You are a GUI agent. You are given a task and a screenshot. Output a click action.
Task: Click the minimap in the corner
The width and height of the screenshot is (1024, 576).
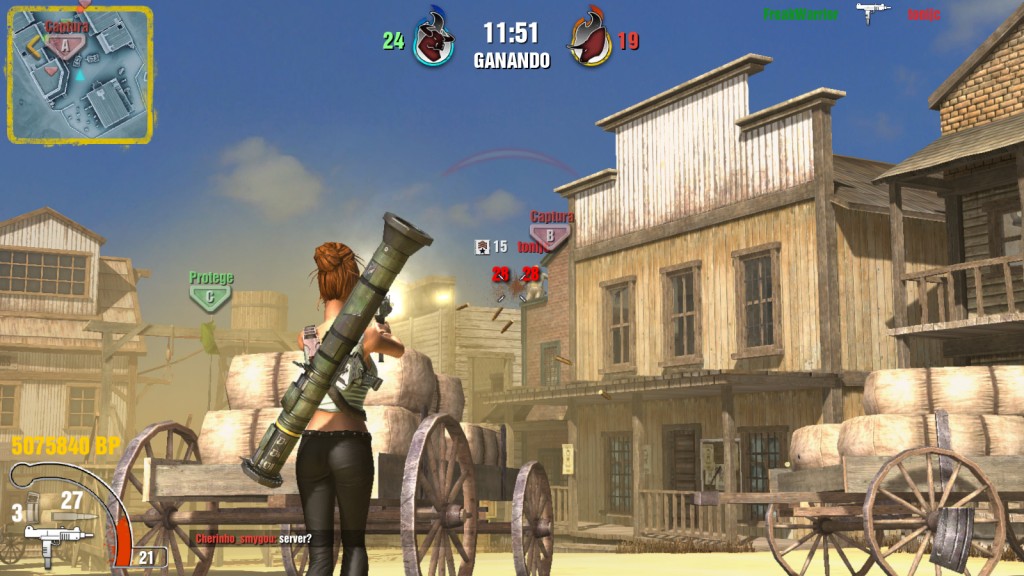80,74
